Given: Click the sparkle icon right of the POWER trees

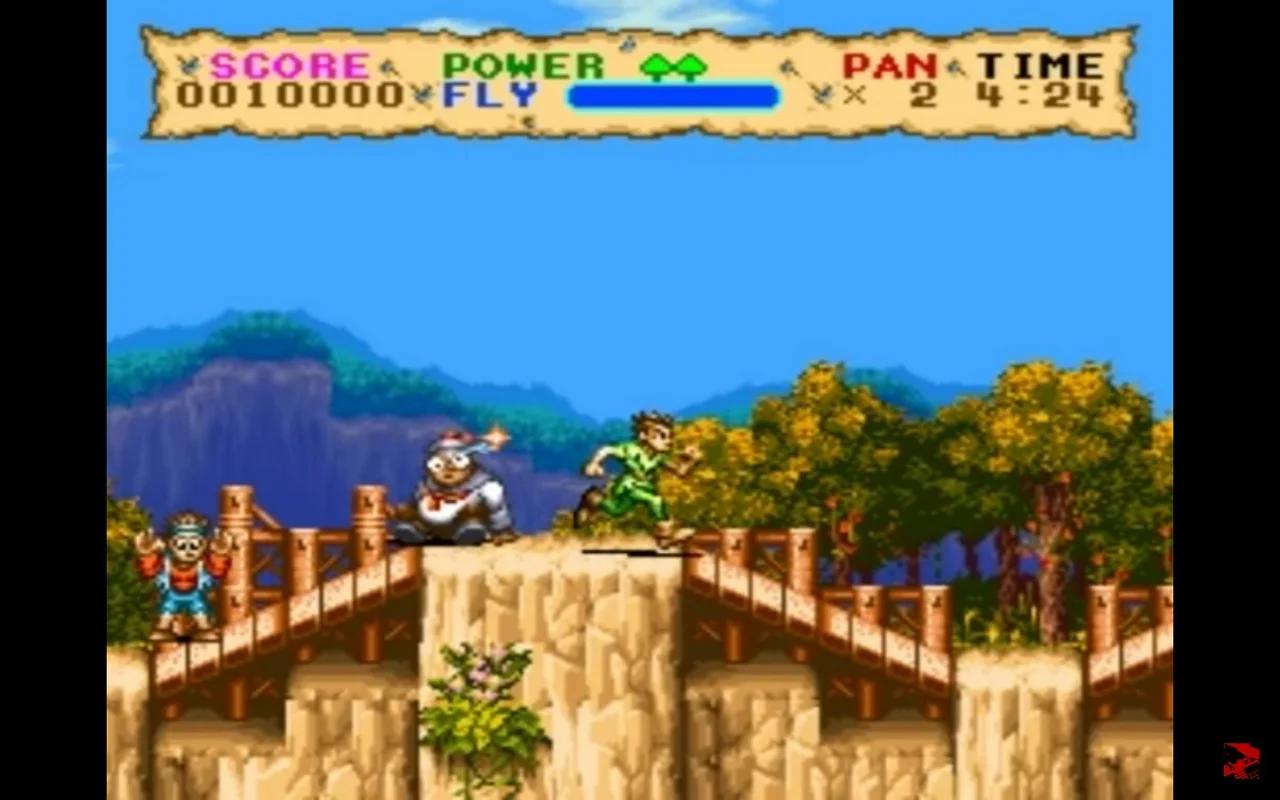Looking at the screenshot, I should tap(790, 65).
